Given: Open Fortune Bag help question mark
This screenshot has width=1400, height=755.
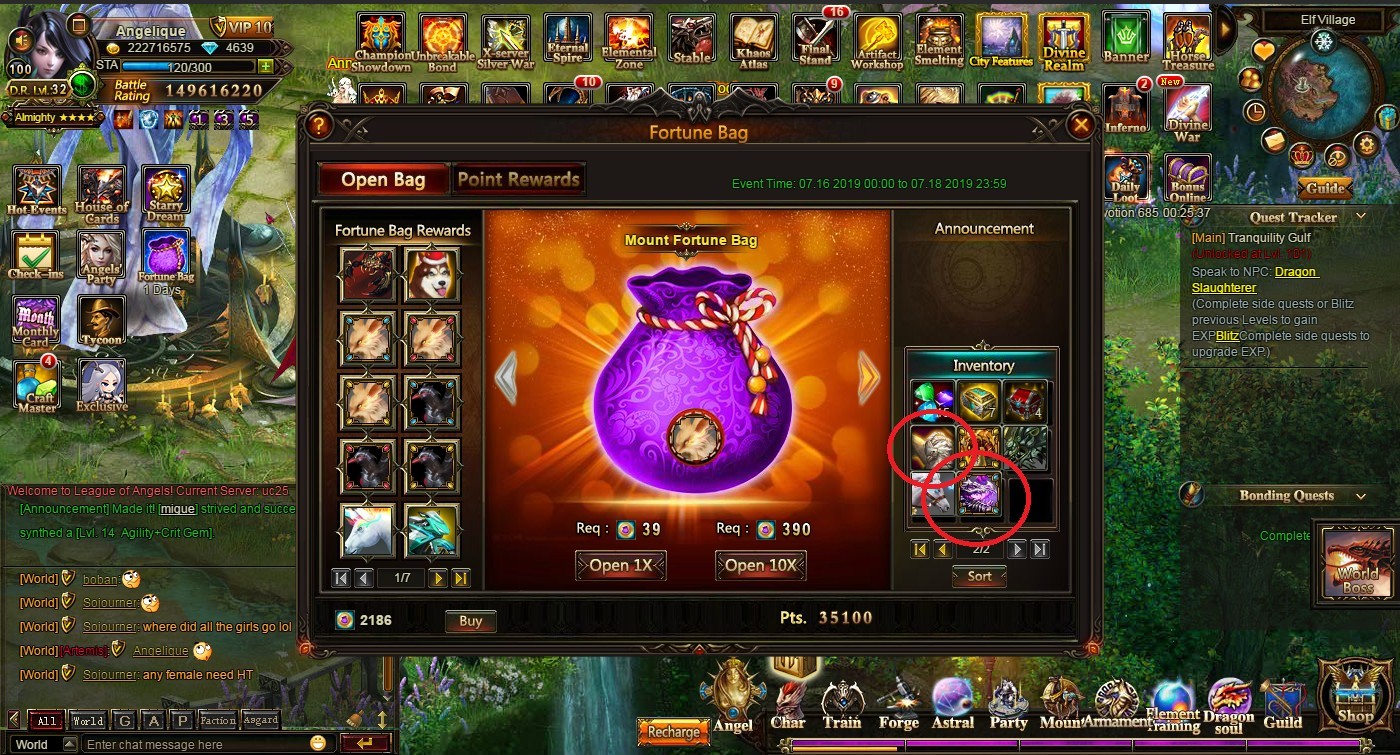Looking at the screenshot, I should coord(319,126).
